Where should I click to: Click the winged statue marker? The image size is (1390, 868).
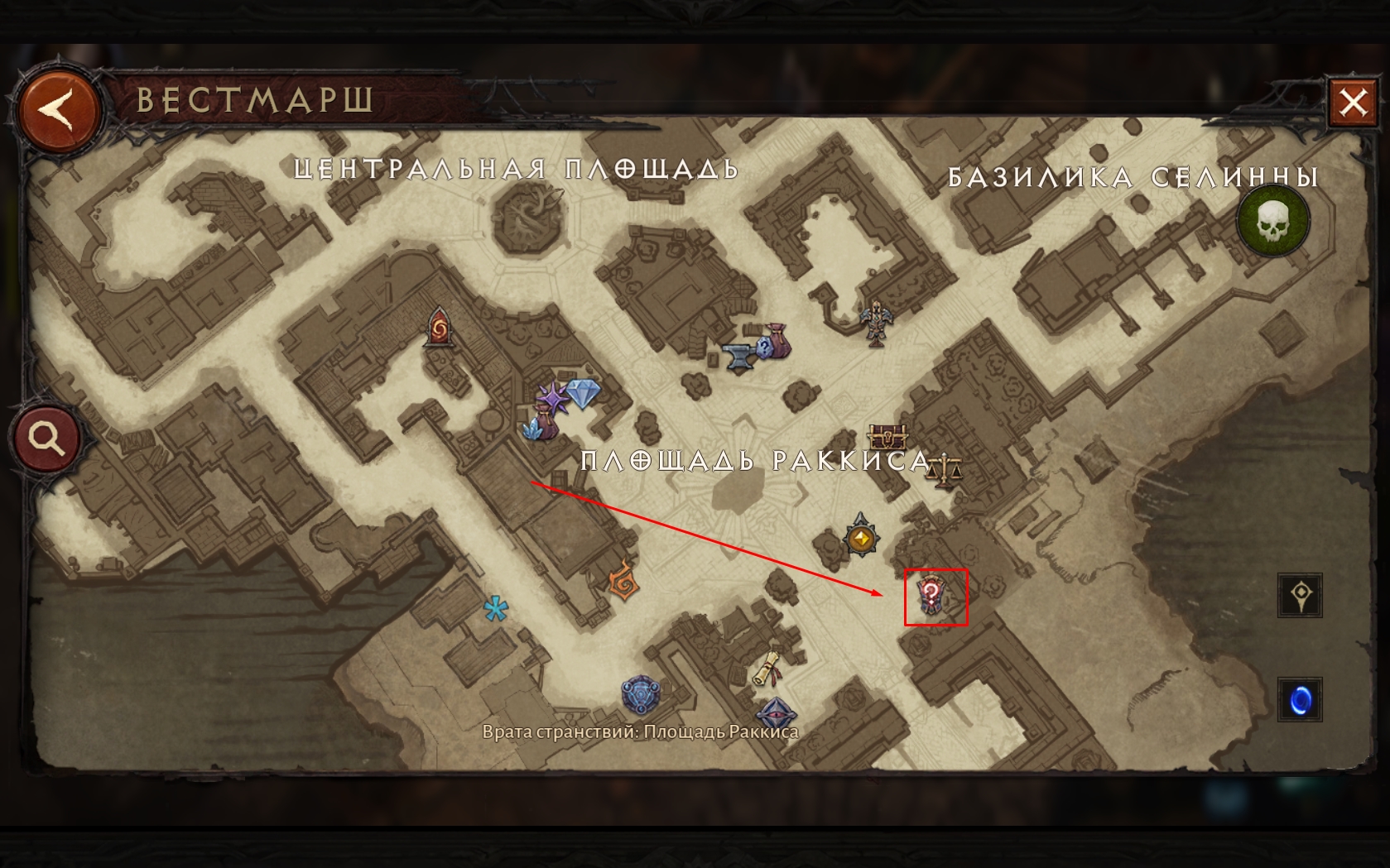click(875, 321)
